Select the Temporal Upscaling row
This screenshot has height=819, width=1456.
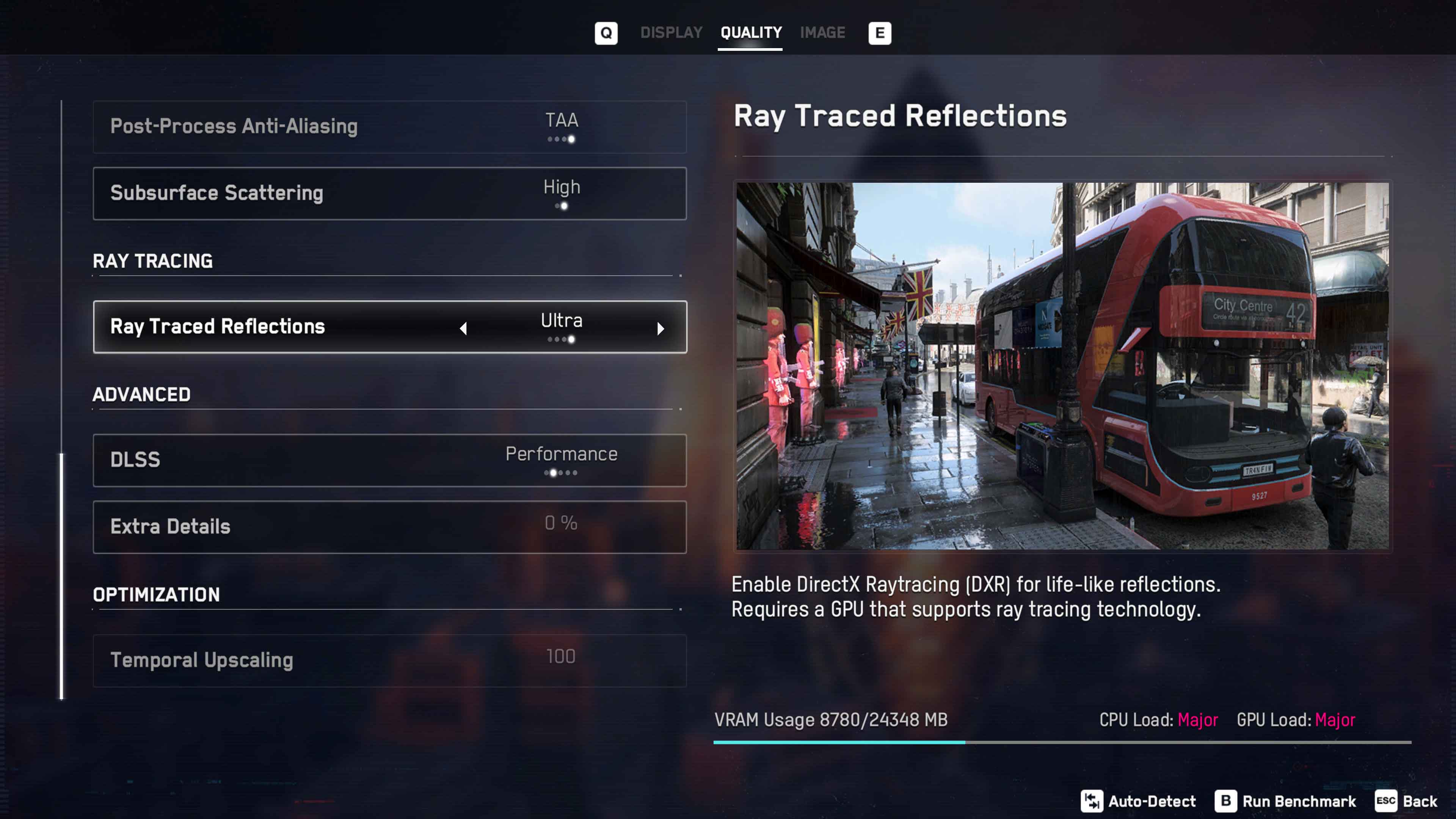(x=389, y=660)
